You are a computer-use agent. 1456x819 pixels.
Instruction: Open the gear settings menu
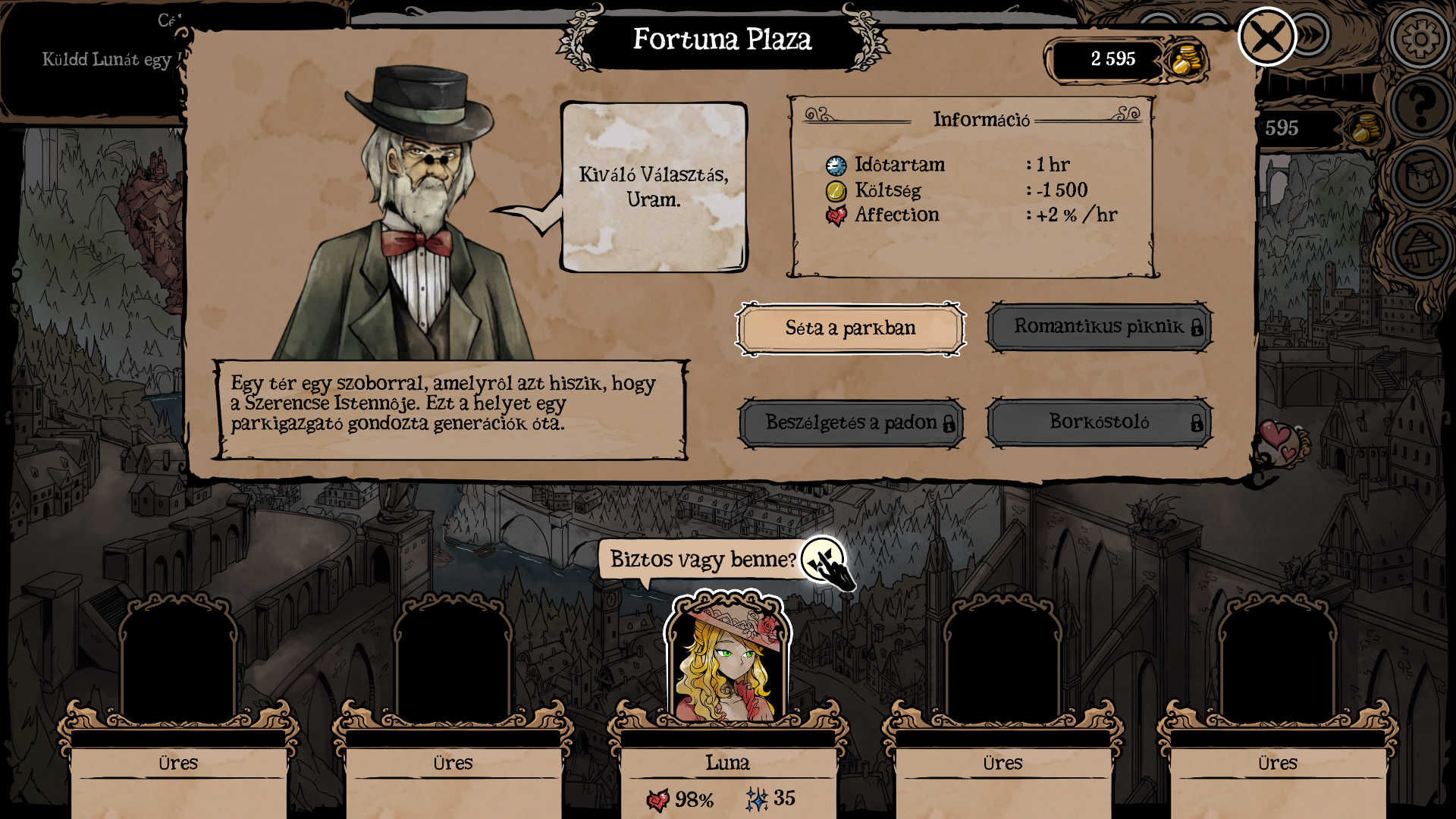(1420, 38)
